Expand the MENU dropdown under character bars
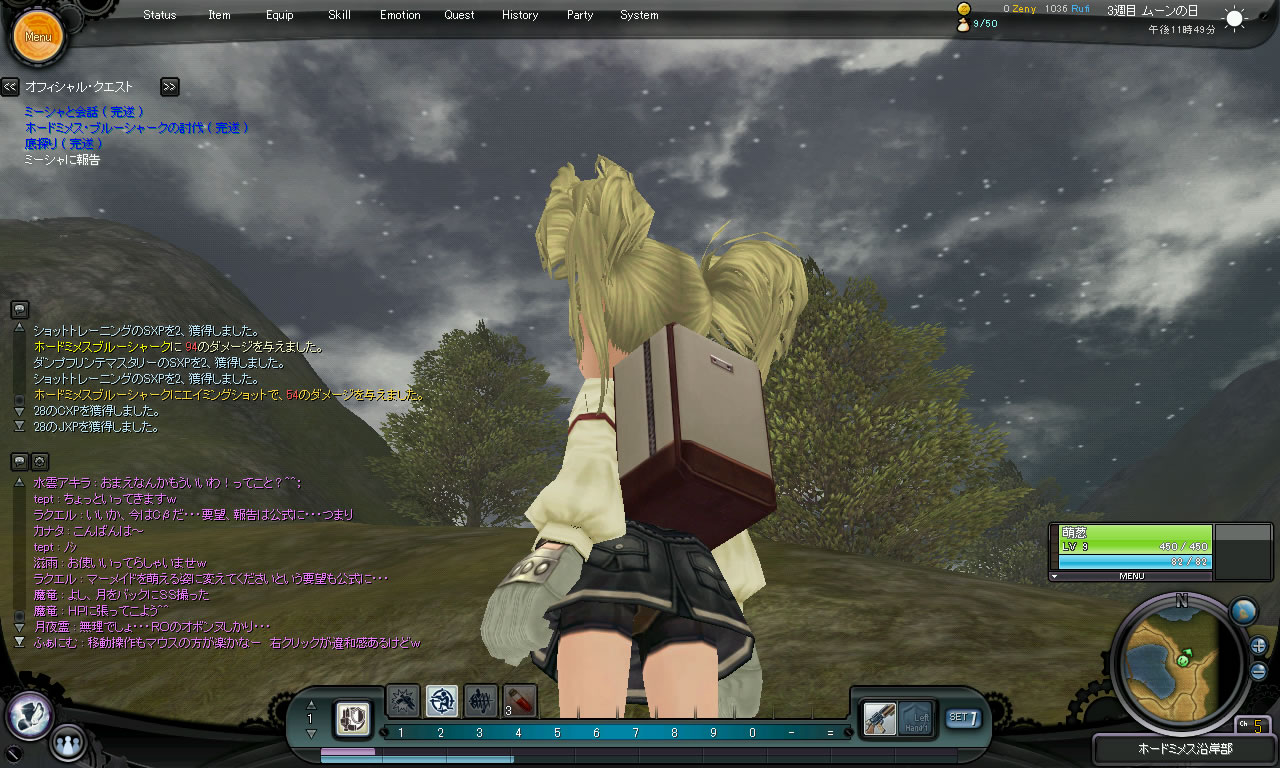Viewport: 1280px width, 768px height. point(1131,576)
